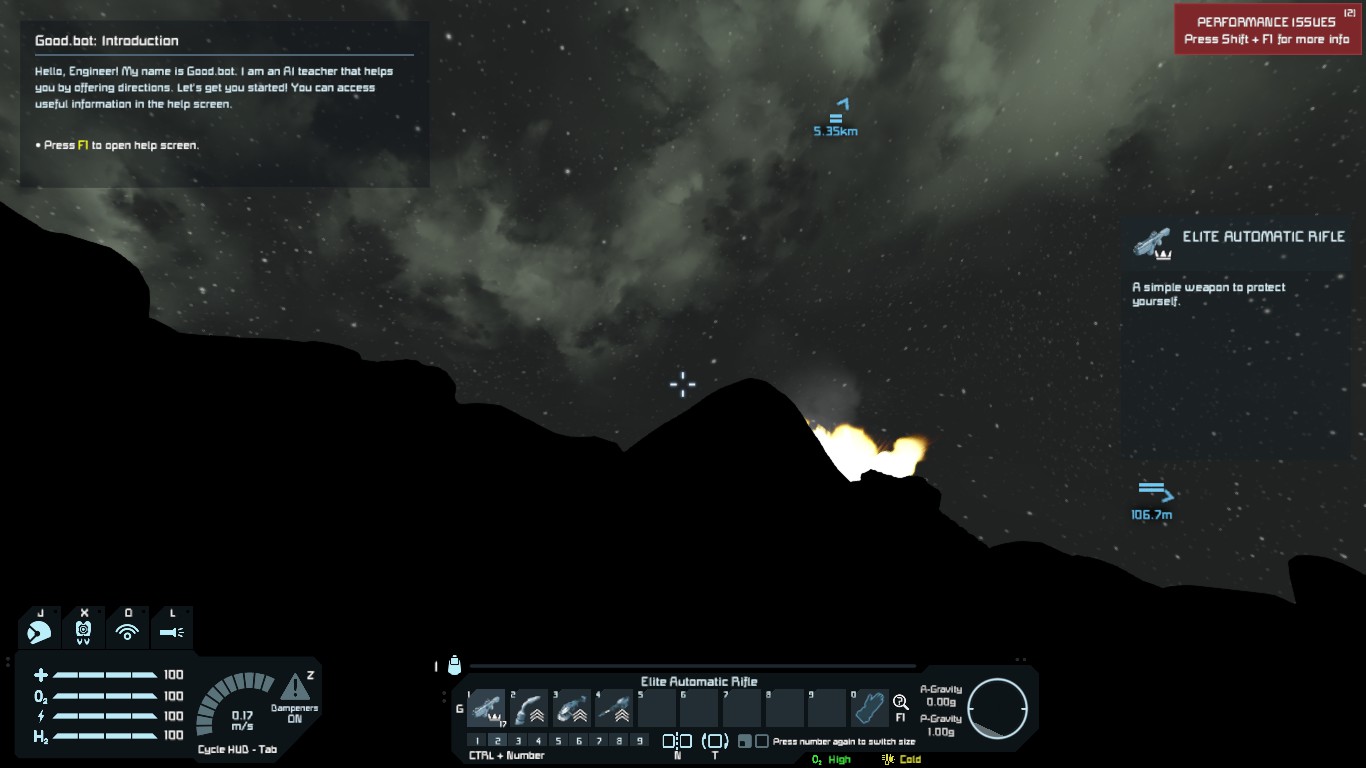Click the Good.bot Introduction panel
Viewport: 1366px width, 768px height.
click(224, 104)
